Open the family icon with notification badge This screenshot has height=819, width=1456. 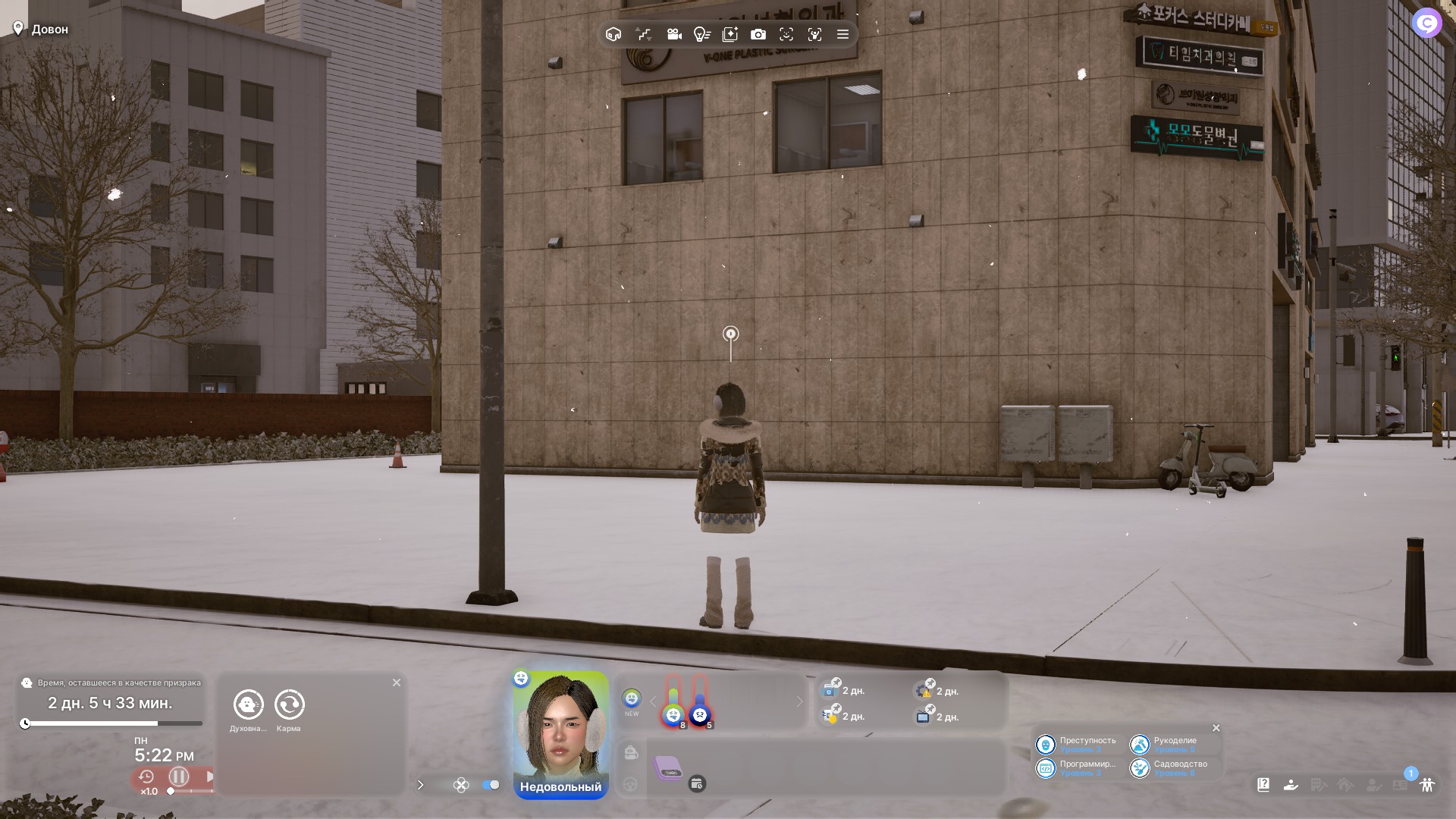pyautogui.click(x=1426, y=785)
